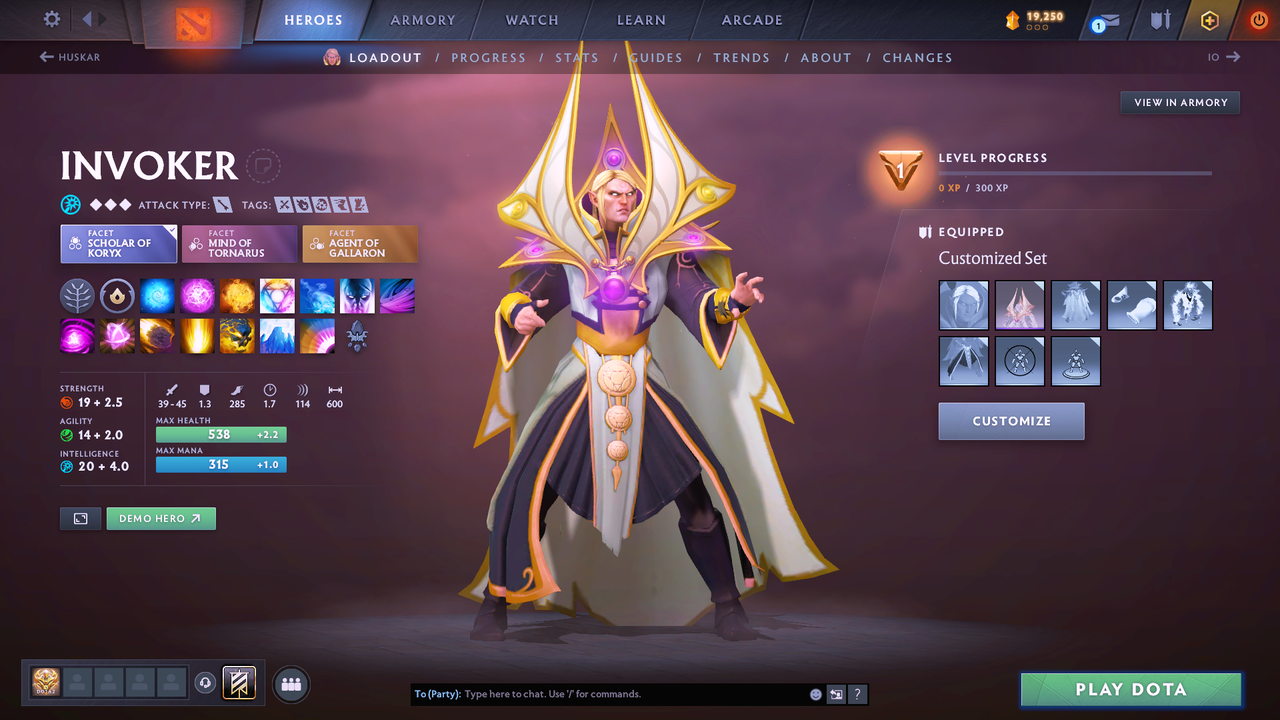Click the party chat input field
Viewport: 1280px width, 720px height.
pyautogui.click(x=600, y=693)
